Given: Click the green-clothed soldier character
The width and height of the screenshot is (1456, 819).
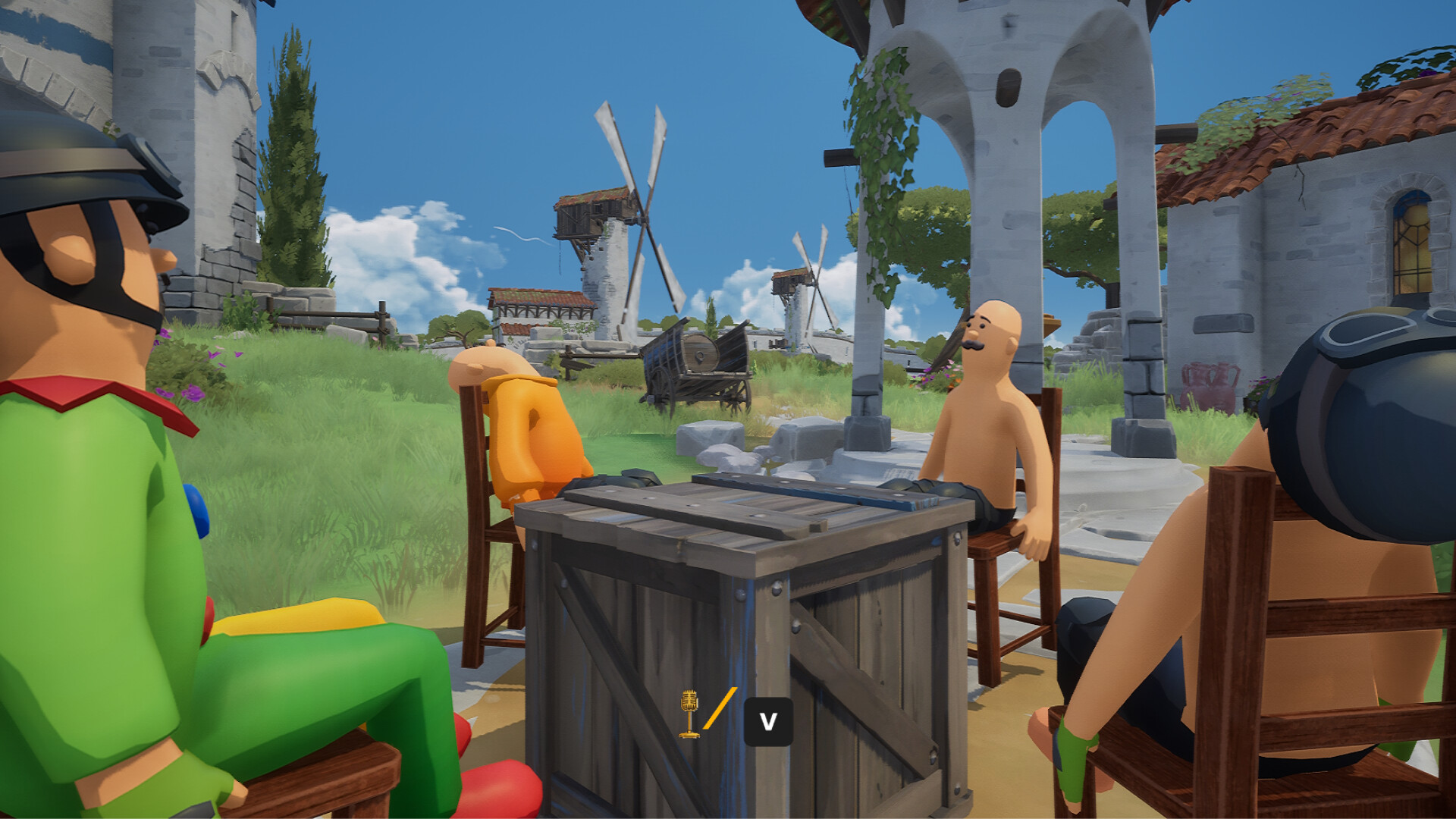Looking at the screenshot, I should coord(99,531).
